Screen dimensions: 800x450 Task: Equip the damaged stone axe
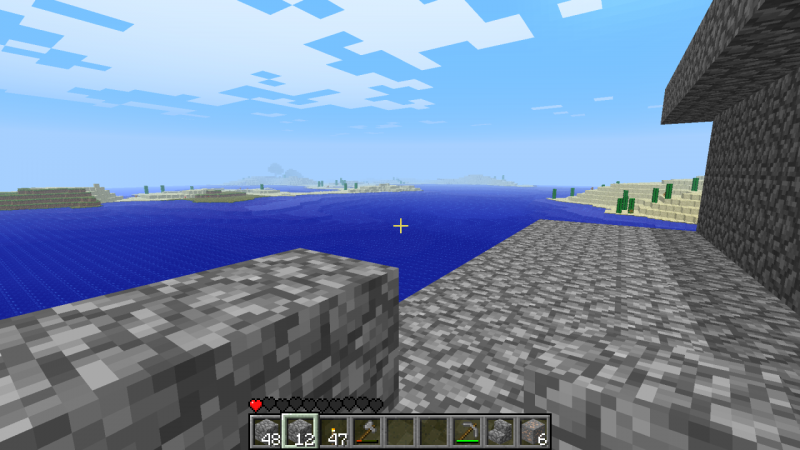click(366, 431)
